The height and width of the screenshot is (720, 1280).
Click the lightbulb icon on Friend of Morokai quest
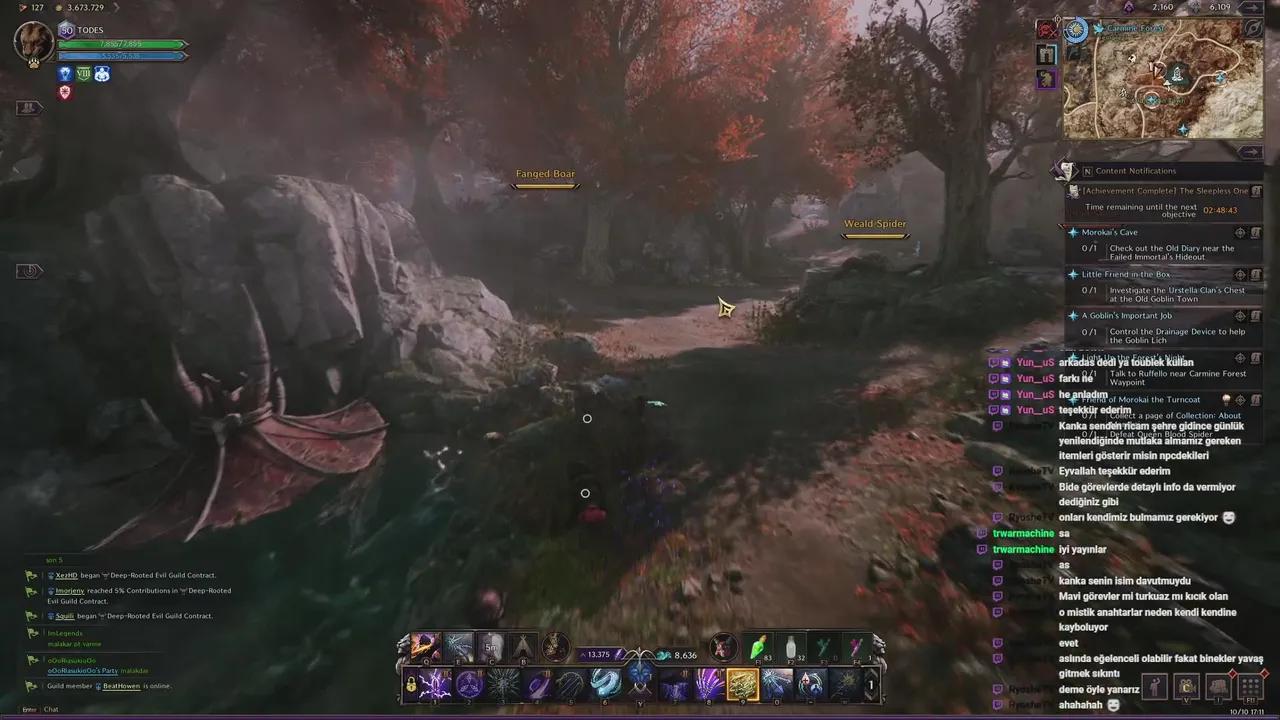click(1225, 398)
